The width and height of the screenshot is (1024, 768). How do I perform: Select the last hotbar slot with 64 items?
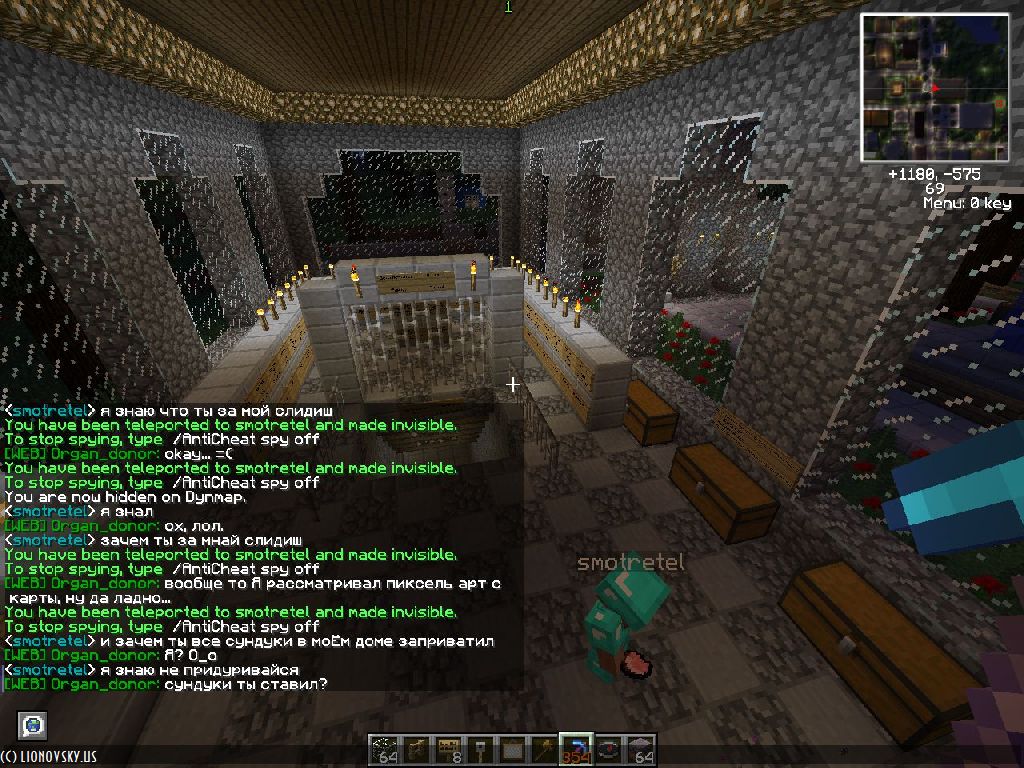pos(640,749)
